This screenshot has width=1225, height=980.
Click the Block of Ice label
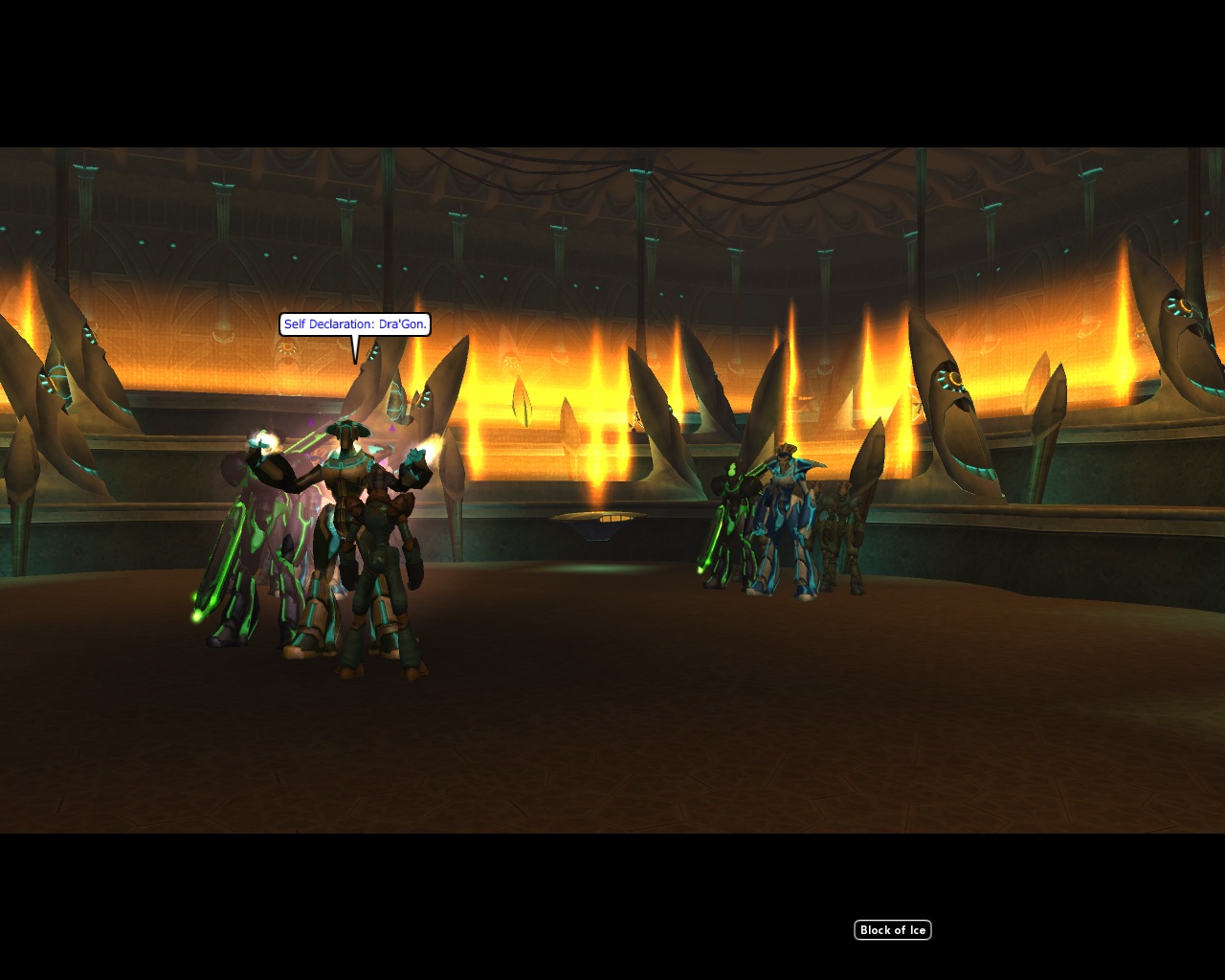892,930
